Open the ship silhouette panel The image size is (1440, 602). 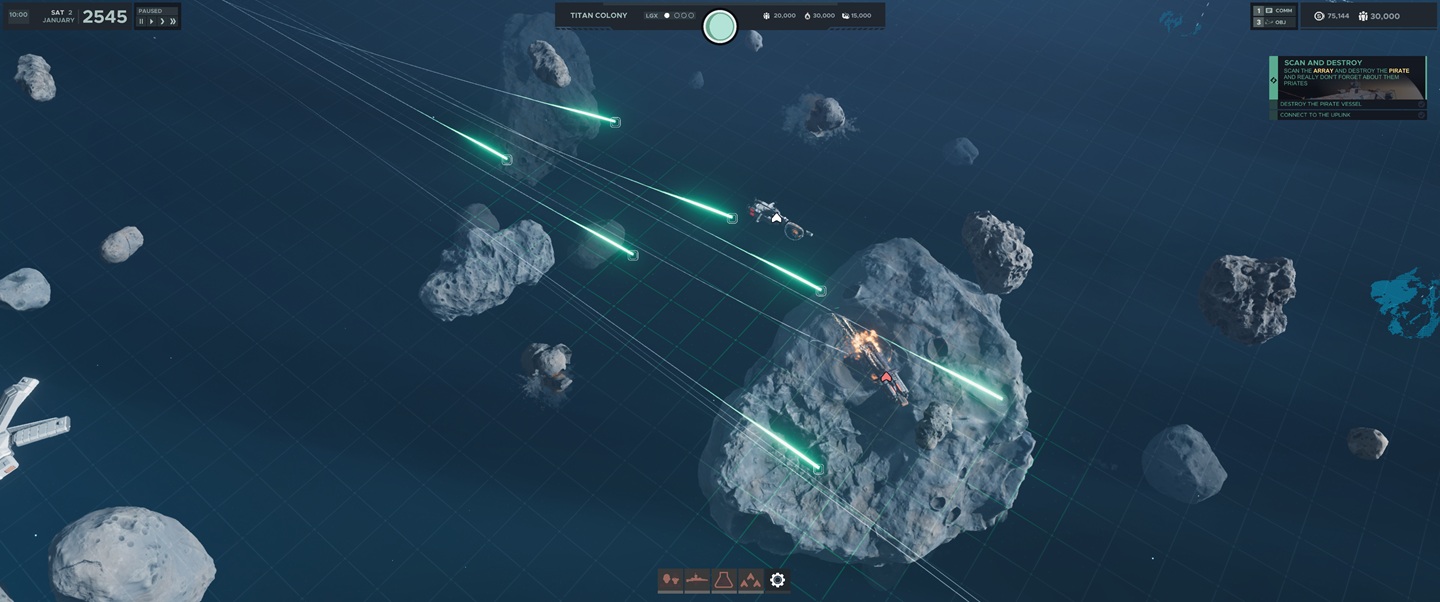(x=697, y=580)
